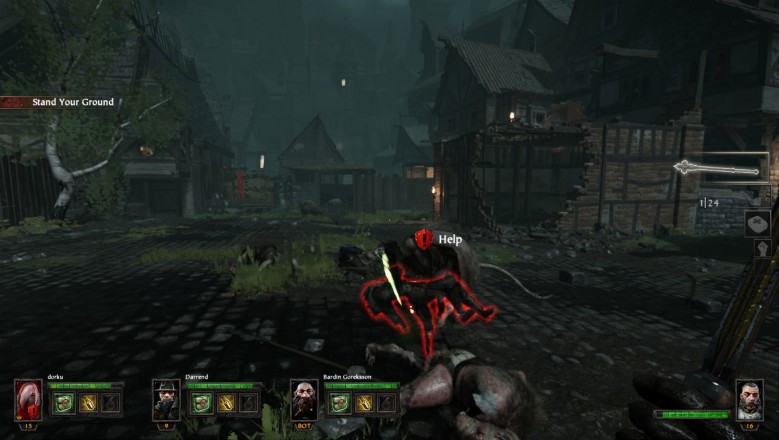Click your own character portrait
This screenshot has height=440, width=779.
pyautogui.click(x=749, y=399)
